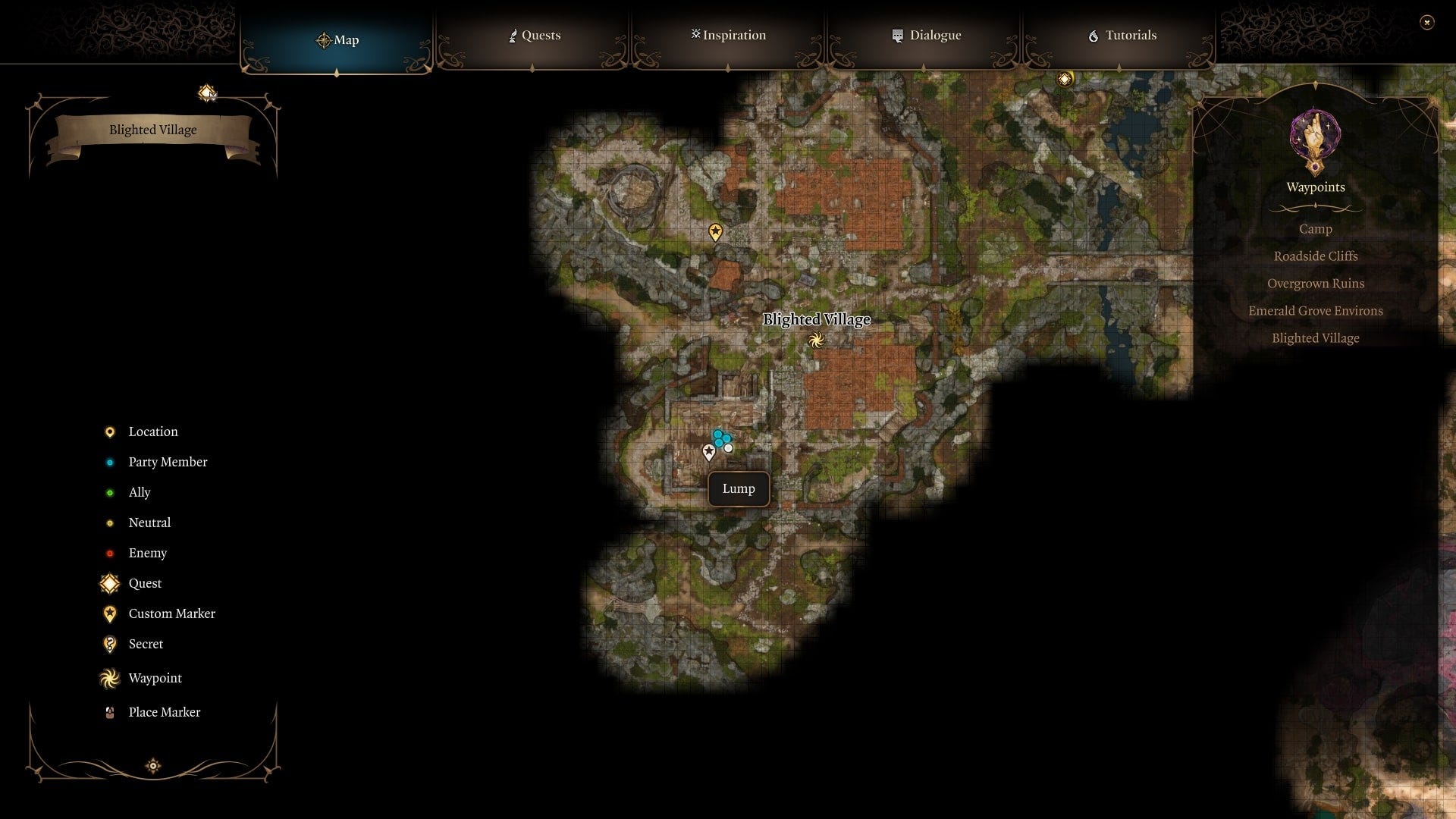Select the Custom Marker icon in the legend

110,613
